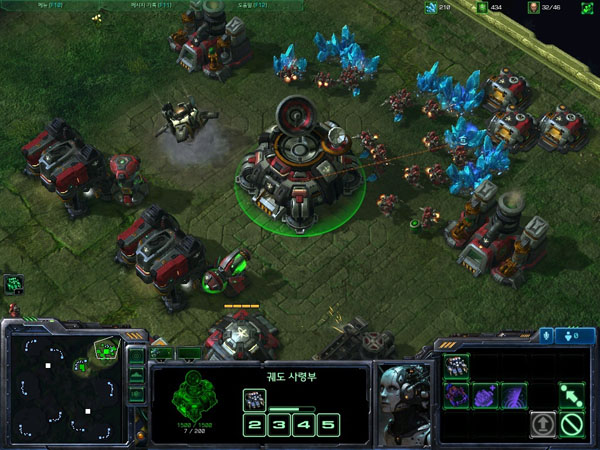This screenshot has height=450, width=600.
Task: Train an SCV from the command card
Action: (x=457, y=365)
